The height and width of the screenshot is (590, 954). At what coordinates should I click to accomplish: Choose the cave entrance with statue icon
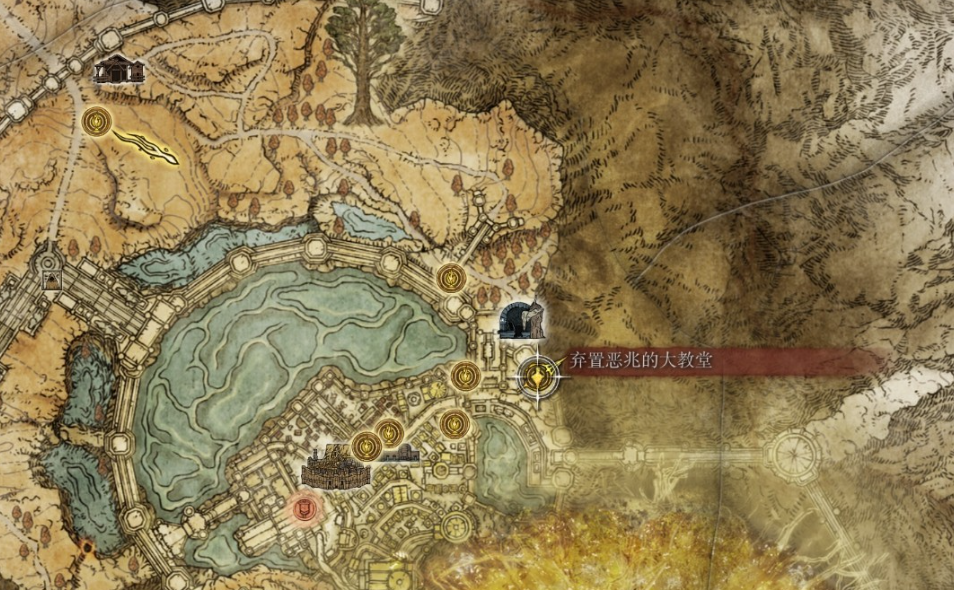click(522, 320)
